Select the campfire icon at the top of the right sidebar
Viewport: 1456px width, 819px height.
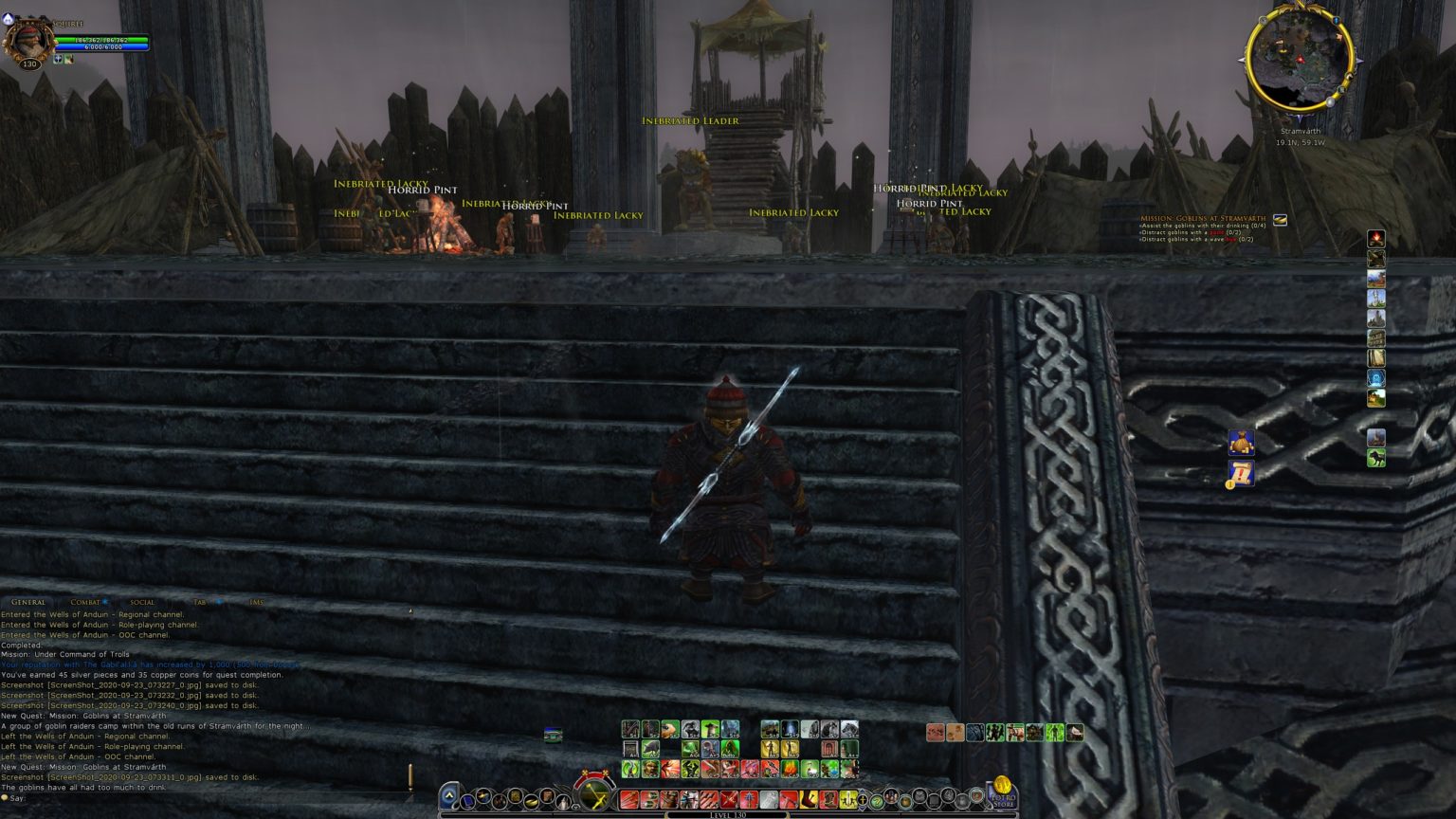click(1374, 239)
